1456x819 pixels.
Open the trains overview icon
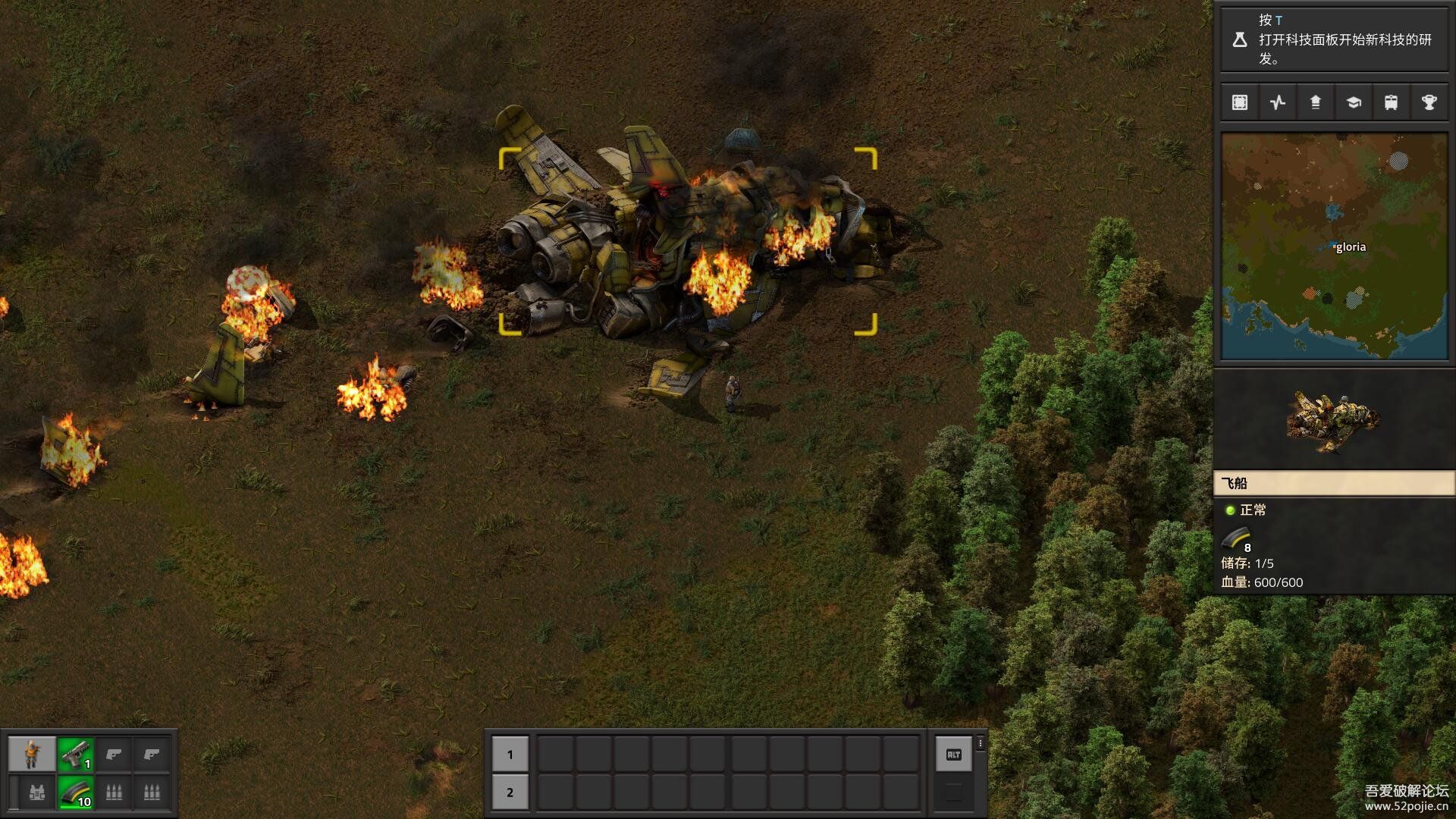tap(1391, 102)
